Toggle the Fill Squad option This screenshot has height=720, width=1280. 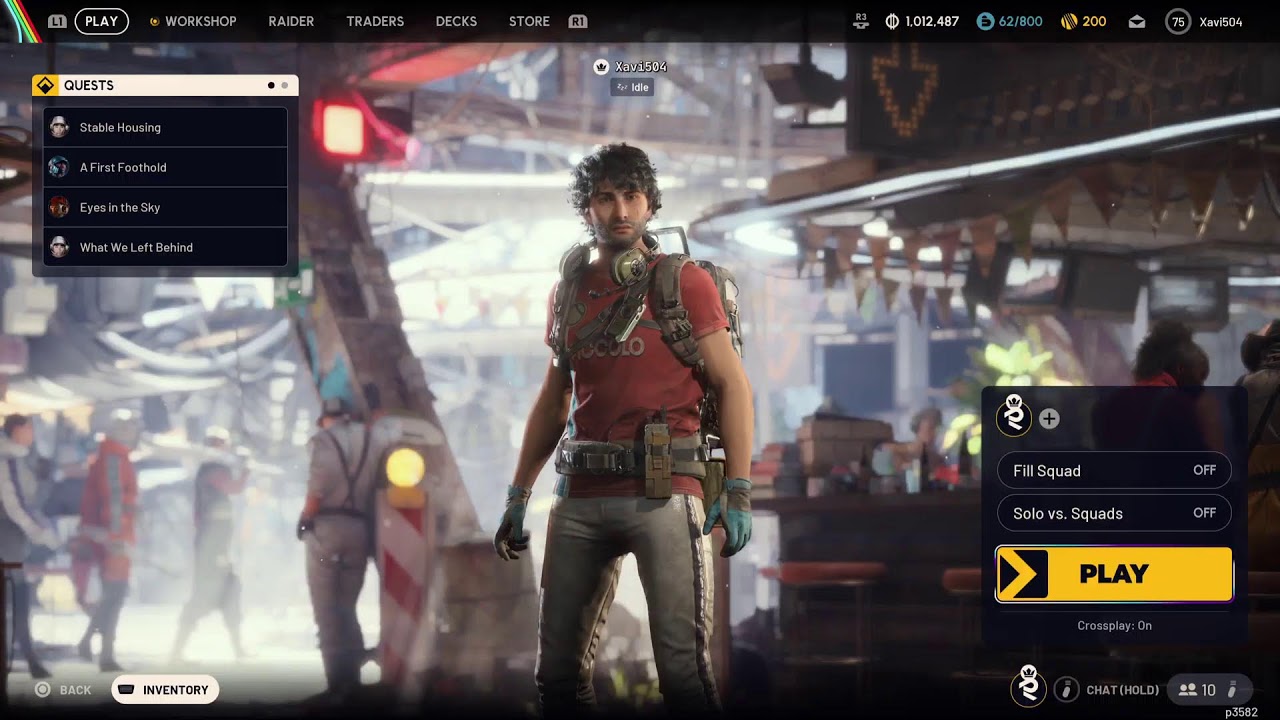[1114, 471]
